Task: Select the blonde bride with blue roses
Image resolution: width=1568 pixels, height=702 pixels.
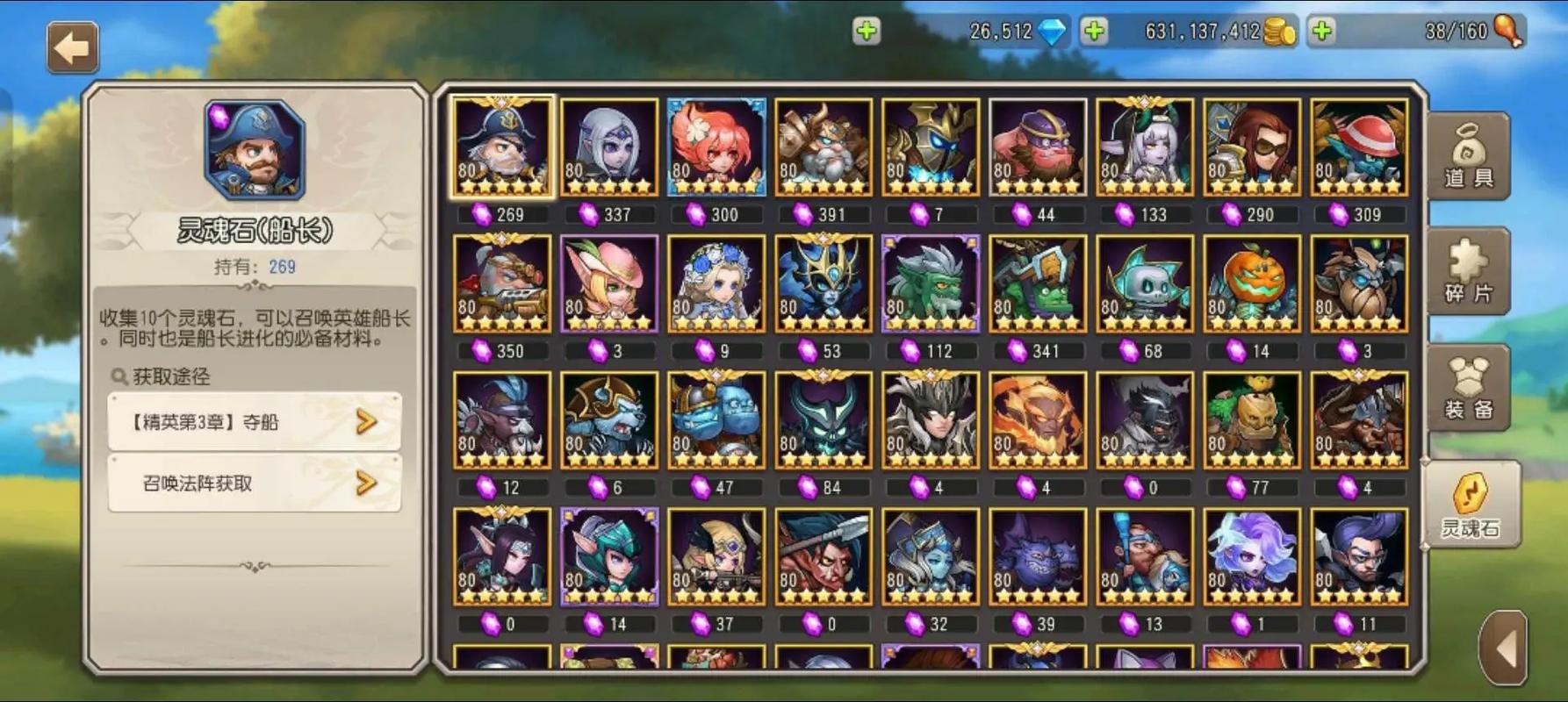Action: tap(716, 283)
